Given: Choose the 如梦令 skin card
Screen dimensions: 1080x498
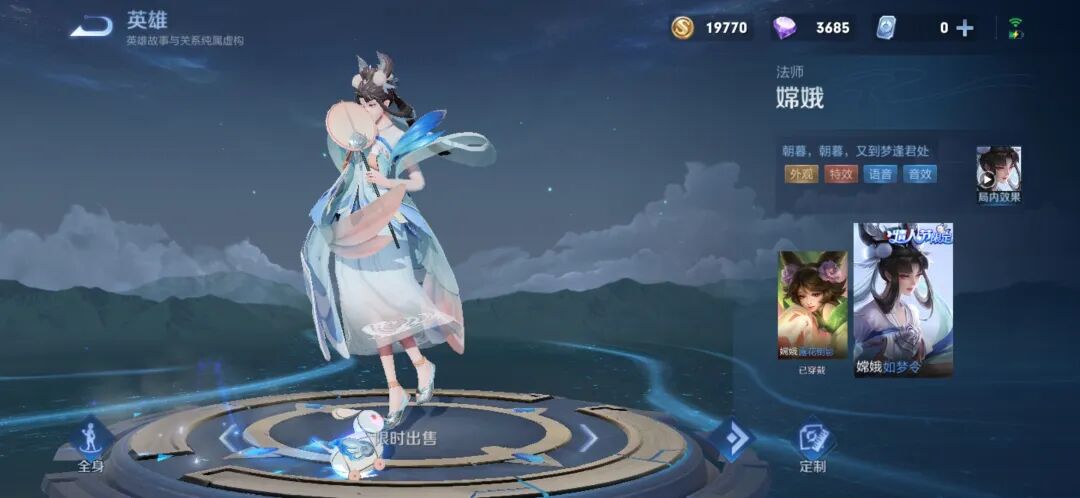Looking at the screenshot, I should pos(903,299).
